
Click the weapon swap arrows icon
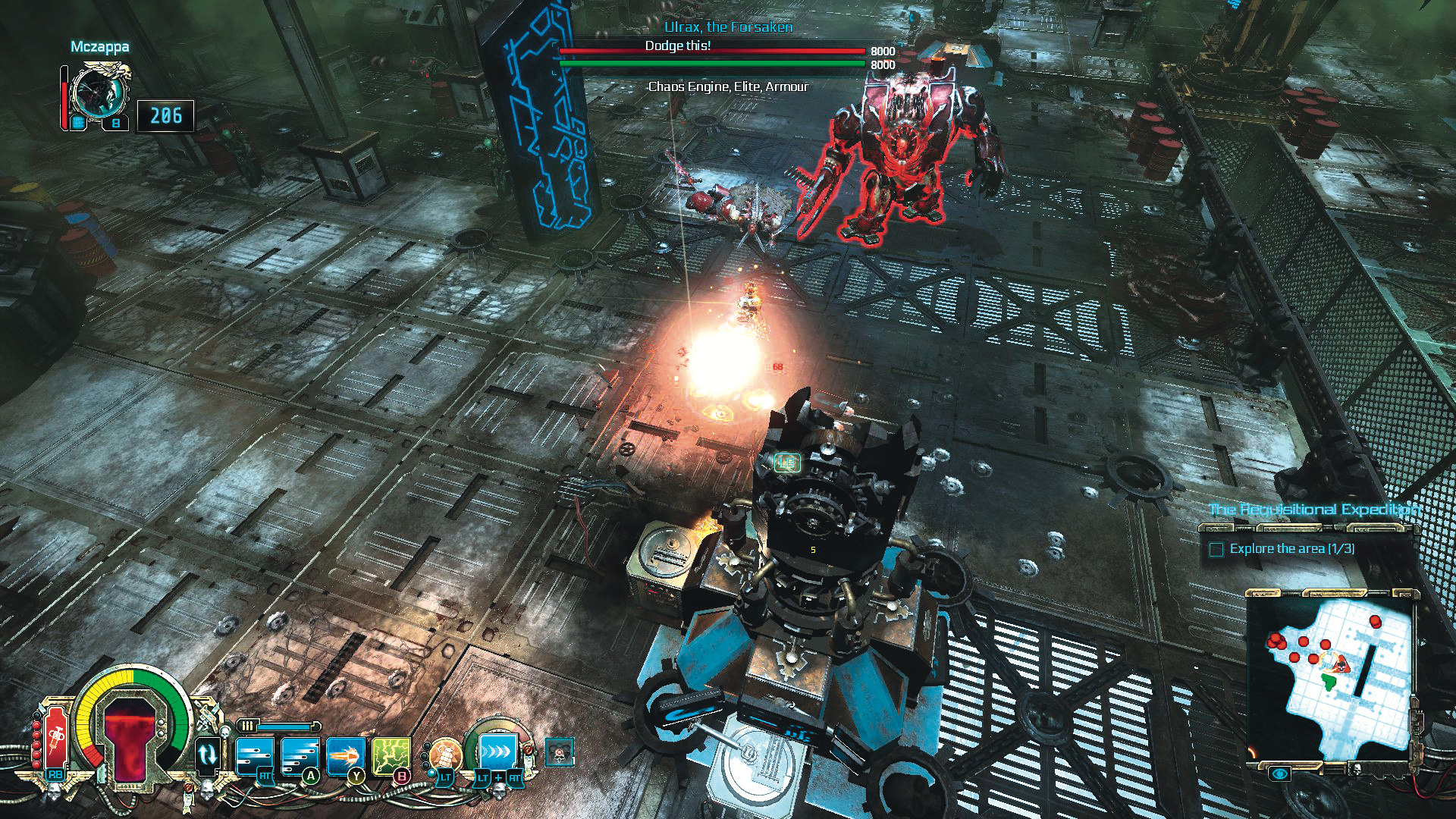[x=208, y=755]
